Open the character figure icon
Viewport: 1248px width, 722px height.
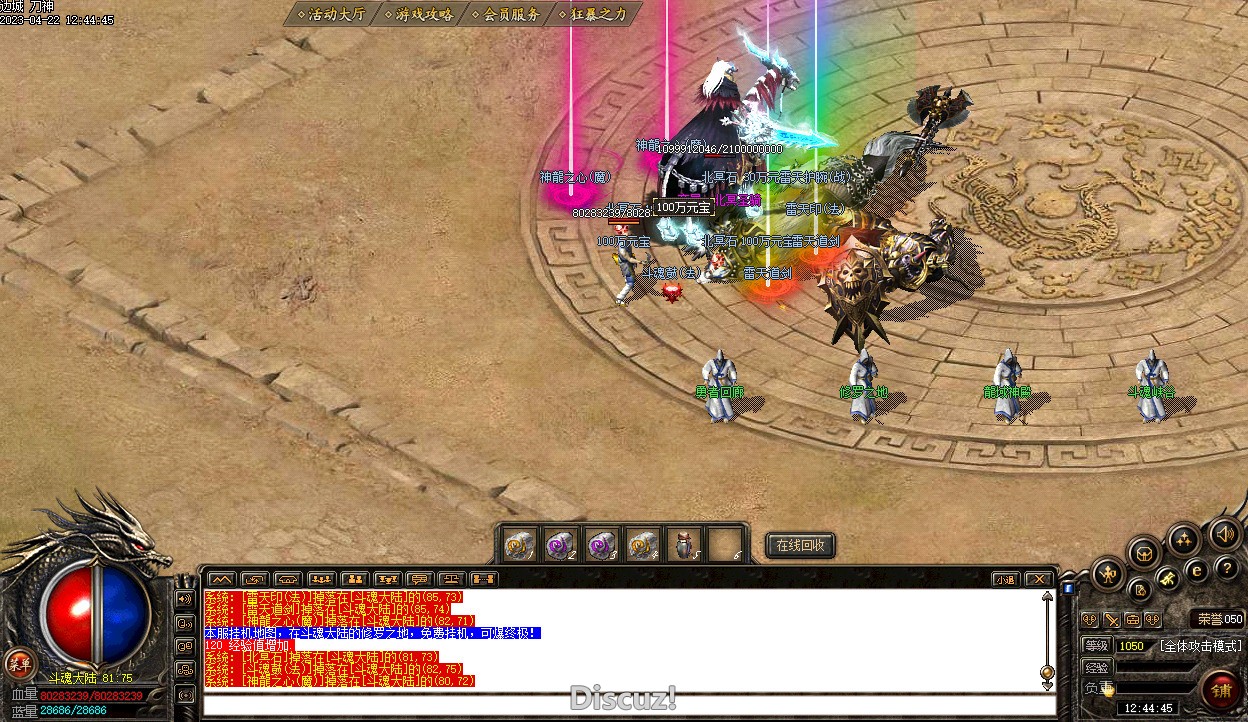(1109, 573)
